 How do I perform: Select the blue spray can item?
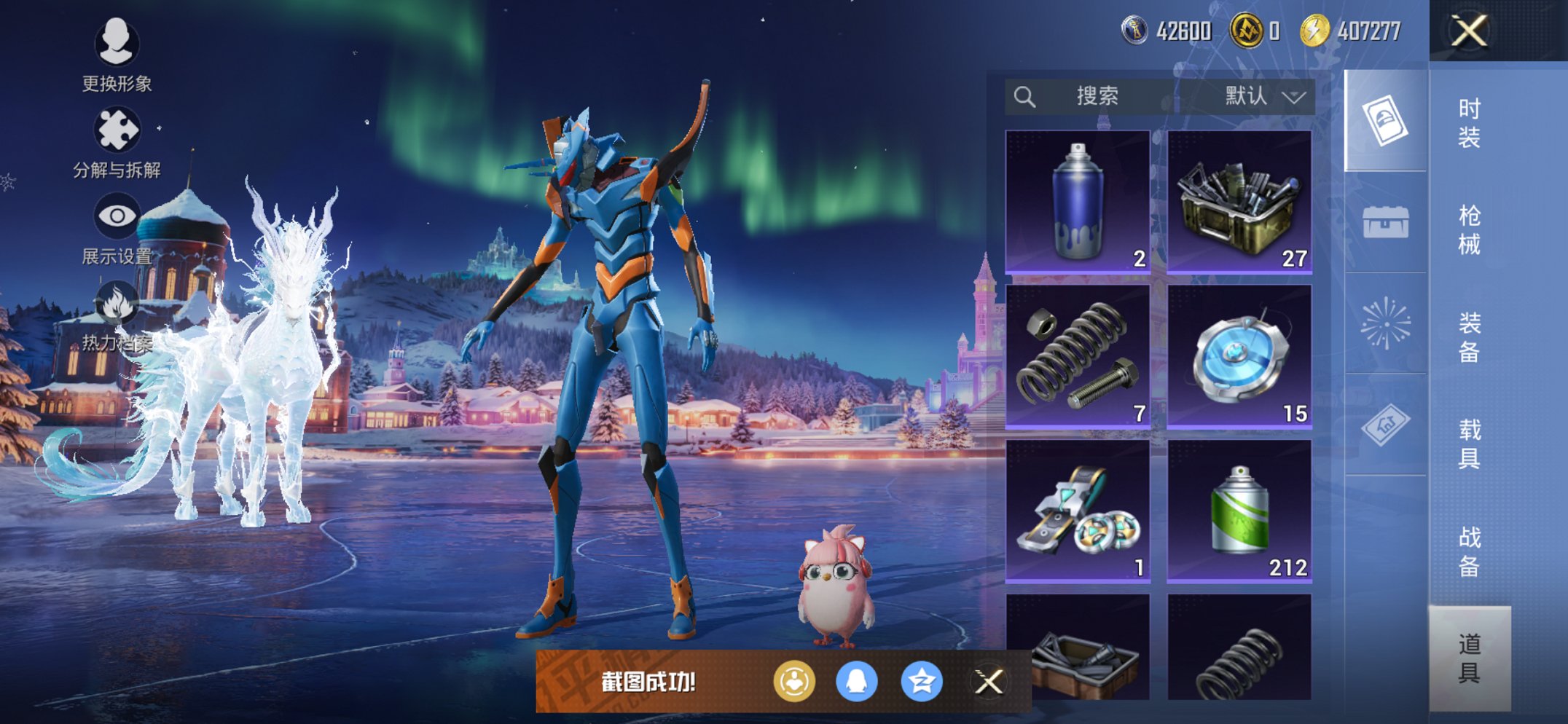pos(1078,202)
